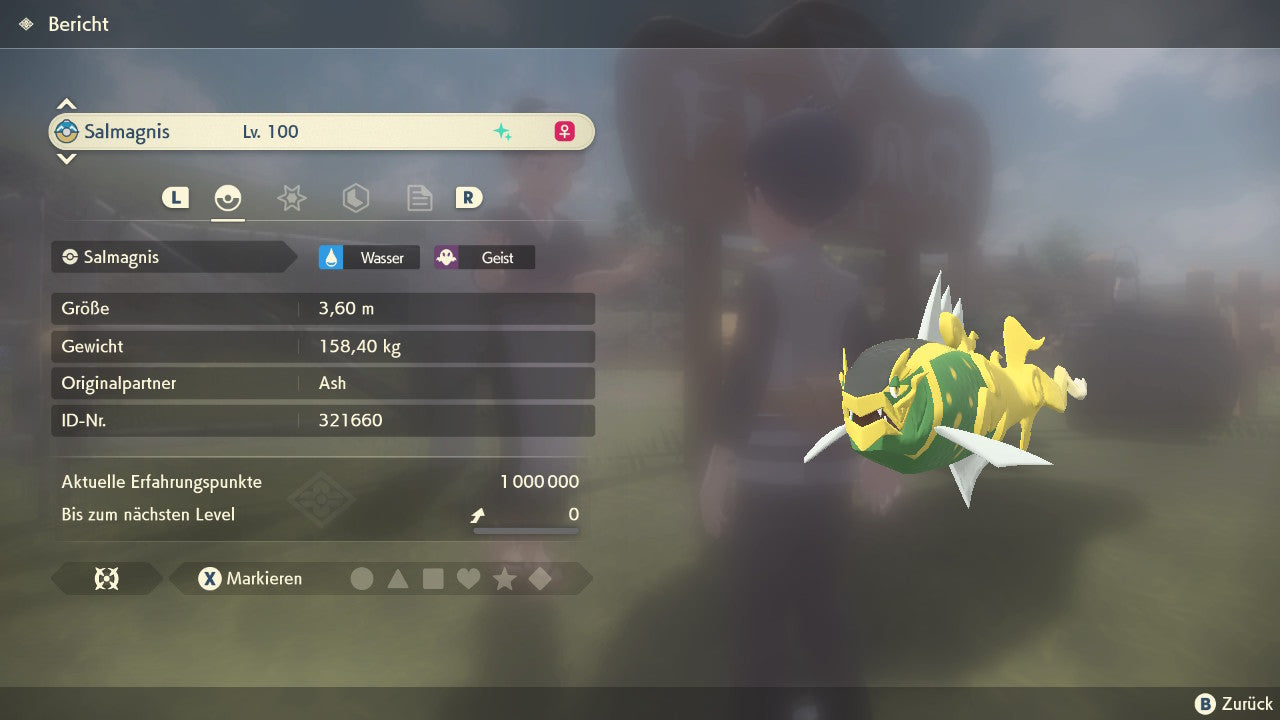Toggle the diamond marking
Viewport: 1280px width, 720px height.
(x=540, y=578)
